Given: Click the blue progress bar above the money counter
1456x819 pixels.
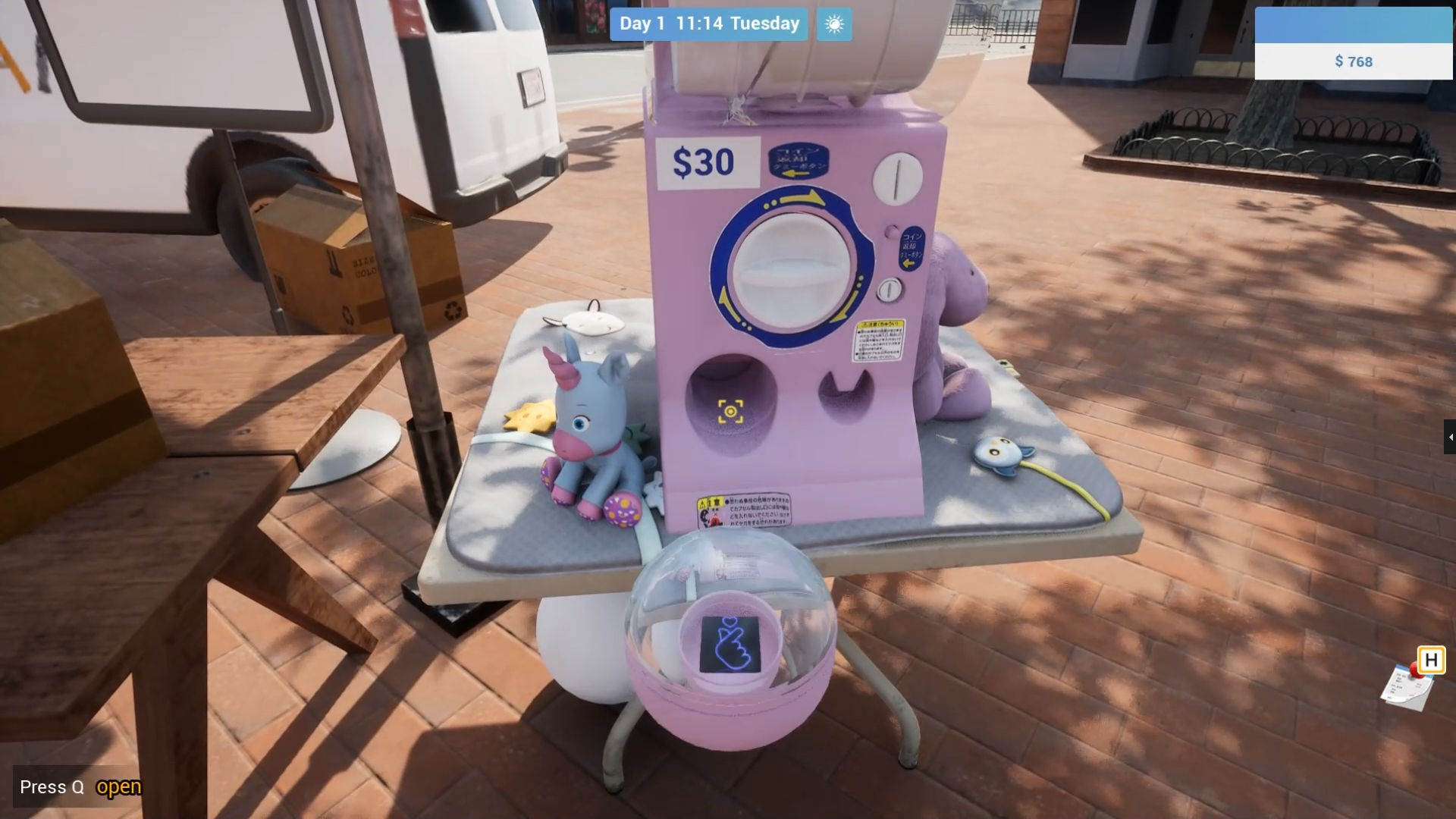Looking at the screenshot, I should click(1354, 23).
